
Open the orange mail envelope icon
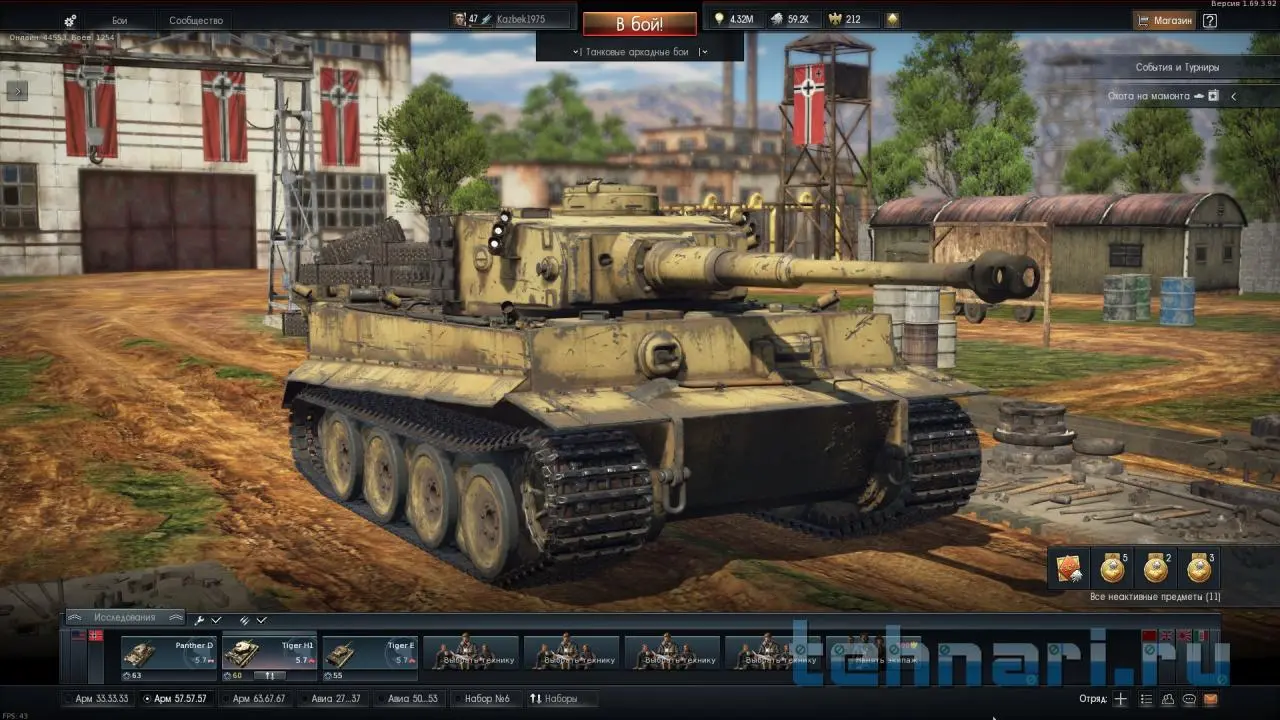tap(1210, 699)
